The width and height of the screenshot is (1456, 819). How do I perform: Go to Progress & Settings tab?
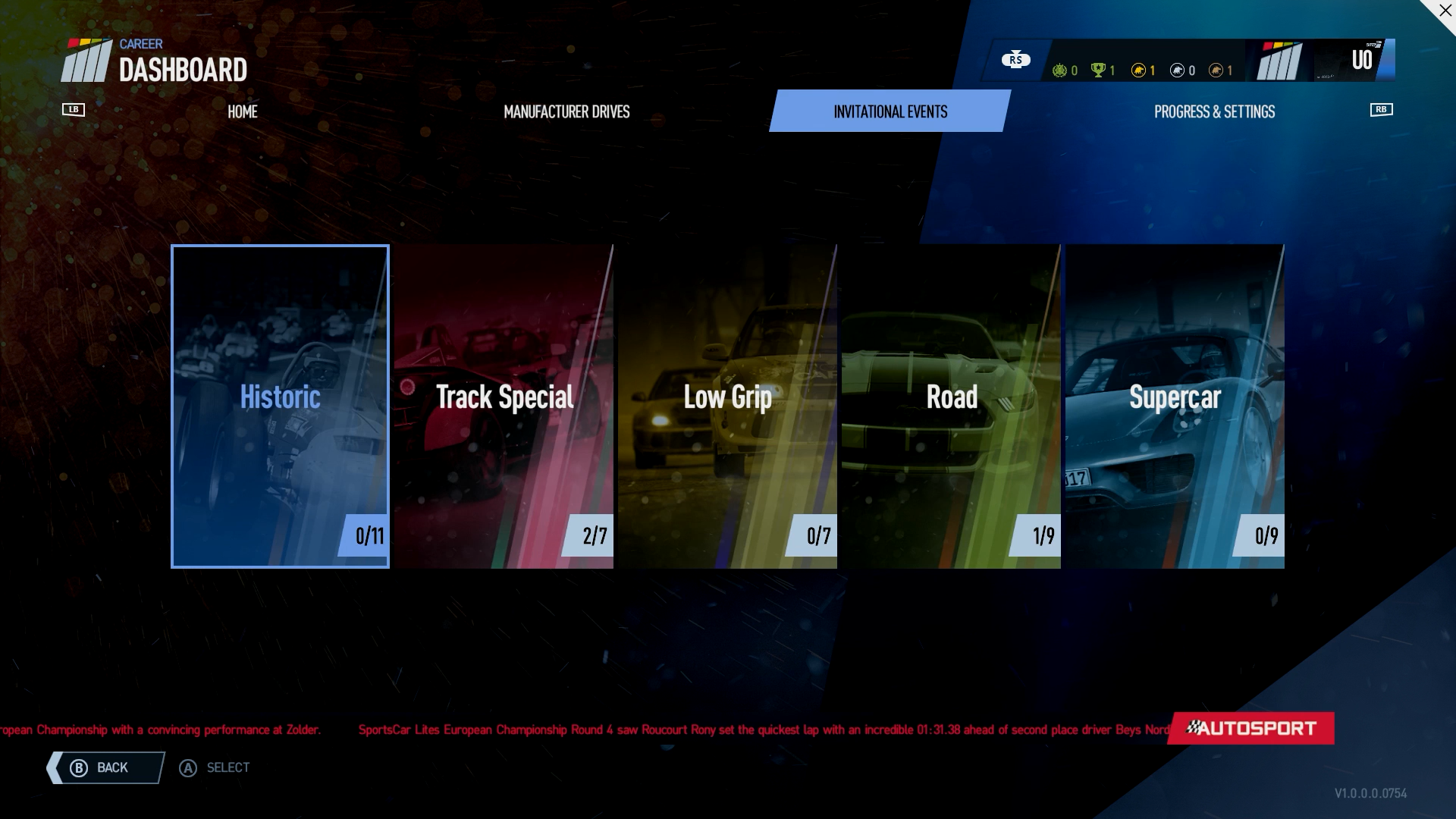click(1214, 111)
